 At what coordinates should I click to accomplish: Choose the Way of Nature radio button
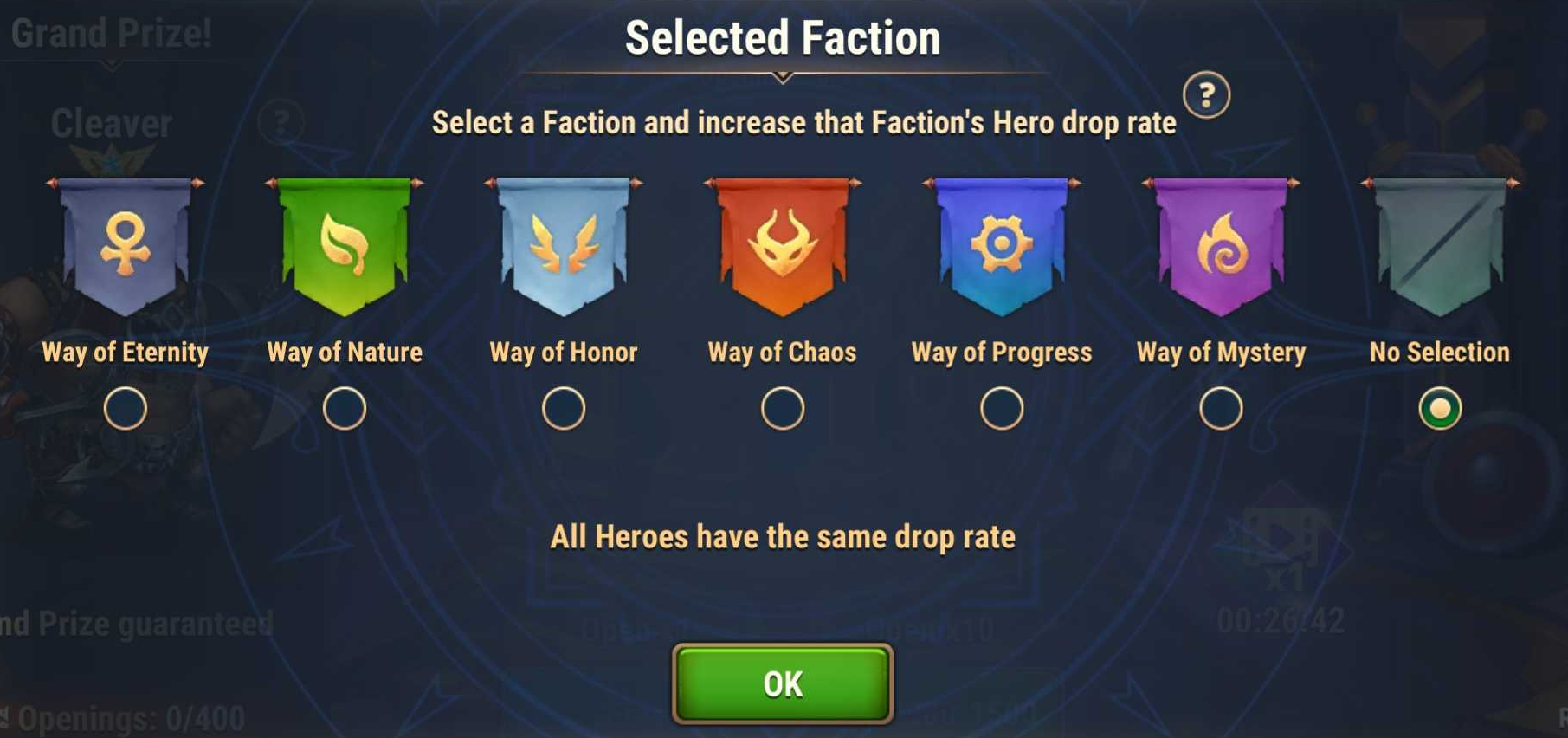coord(345,409)
